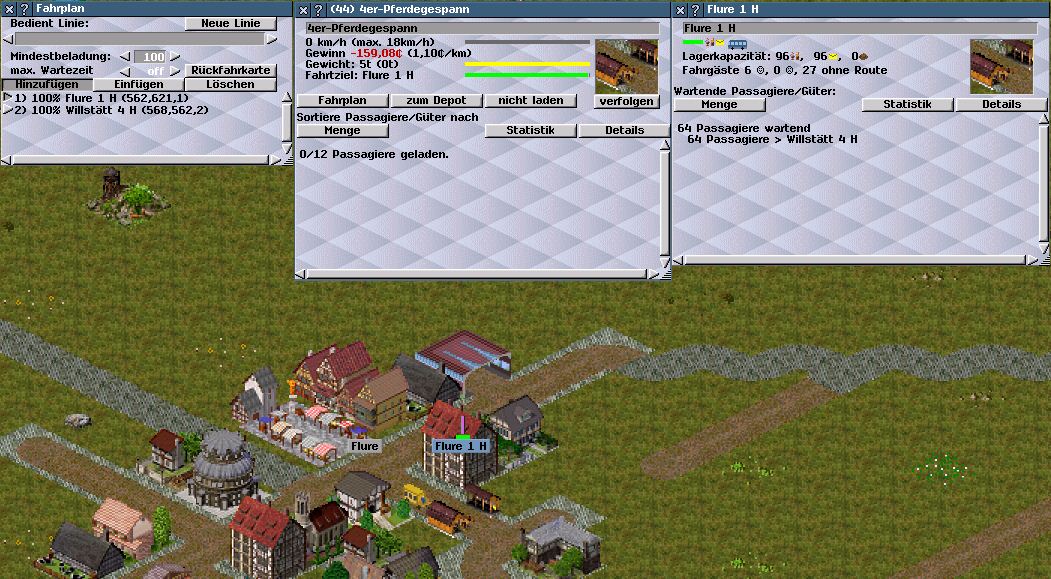The height and width of the screenshot is (579, 1051).
Task: Open the vehicle's Fahrplan button
Action: [x=342, y=100]
